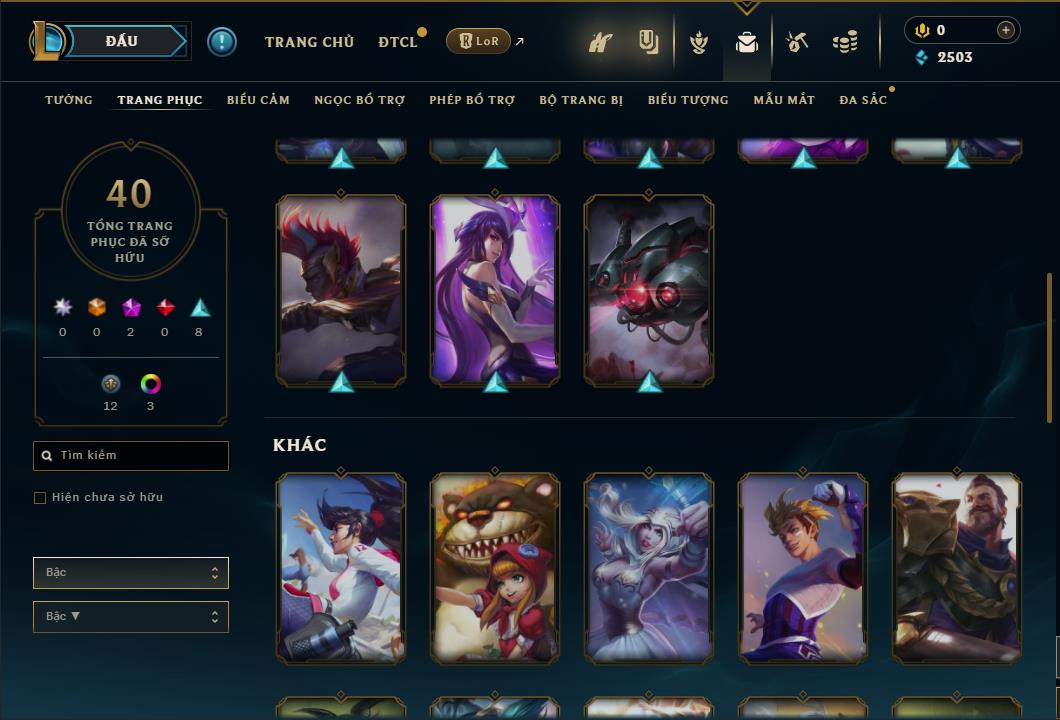Add currency with the plus button

click(1006, 30)
